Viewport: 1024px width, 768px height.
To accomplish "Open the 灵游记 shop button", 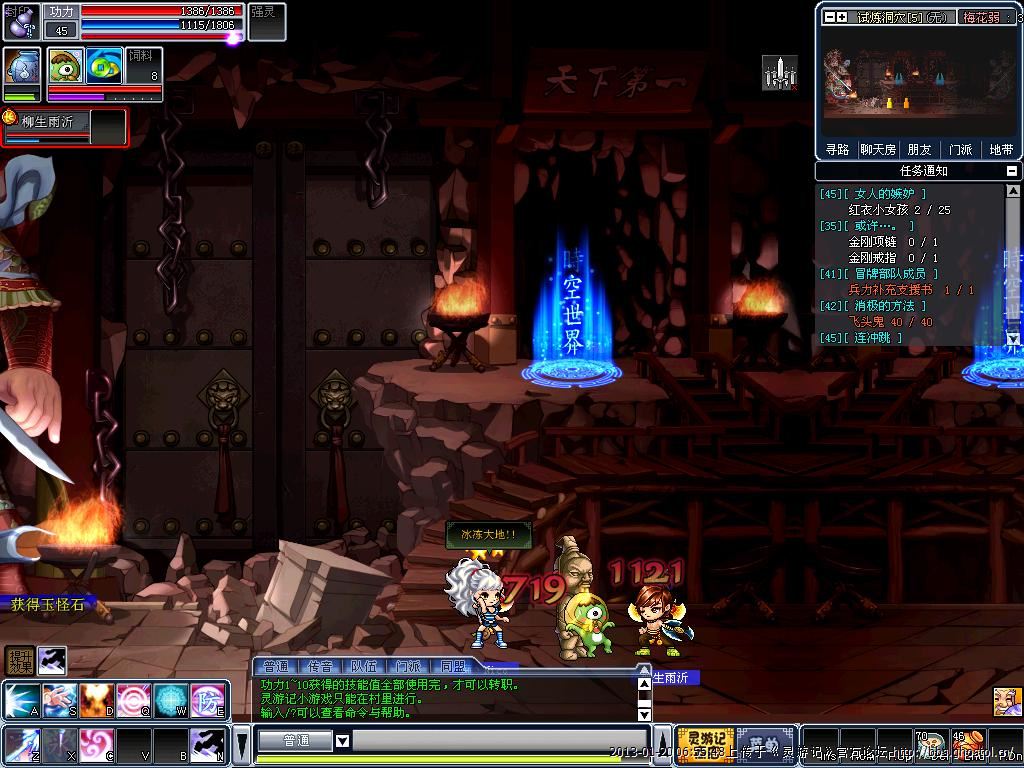I will tap(705, 744).
